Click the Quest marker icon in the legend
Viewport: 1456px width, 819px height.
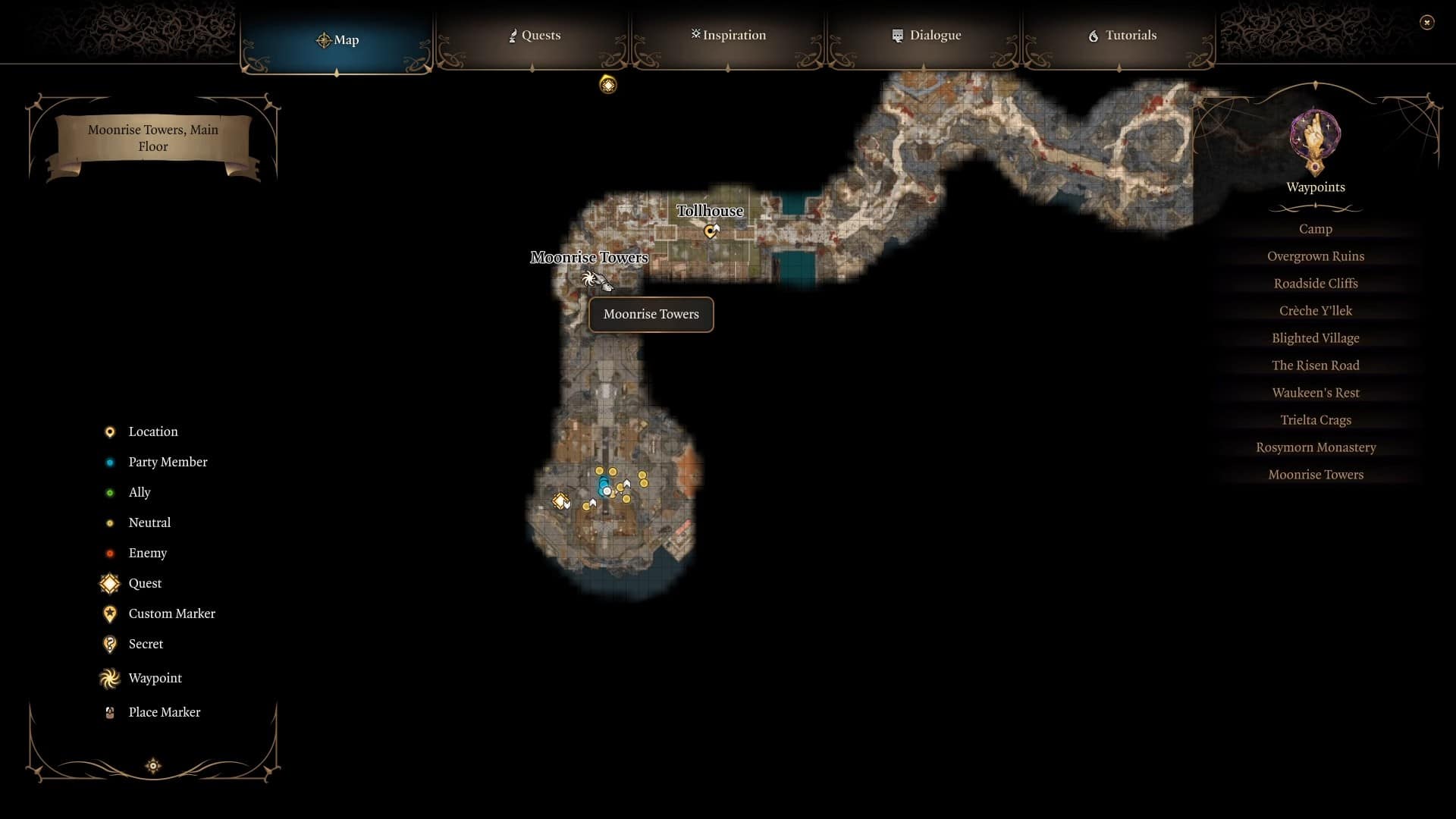pos(110,583)
